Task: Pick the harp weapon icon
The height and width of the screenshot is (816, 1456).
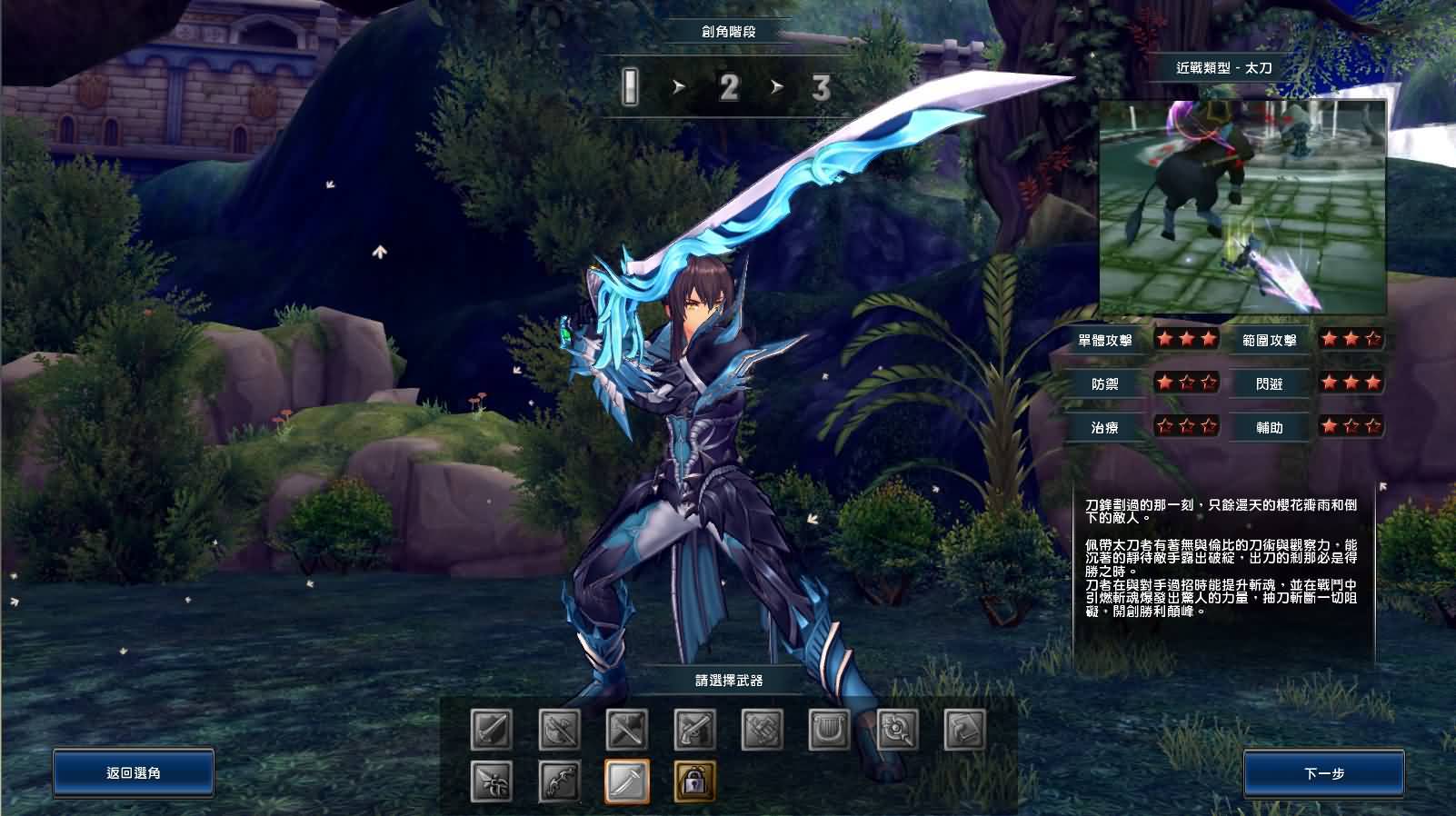Action: point(830,729)
